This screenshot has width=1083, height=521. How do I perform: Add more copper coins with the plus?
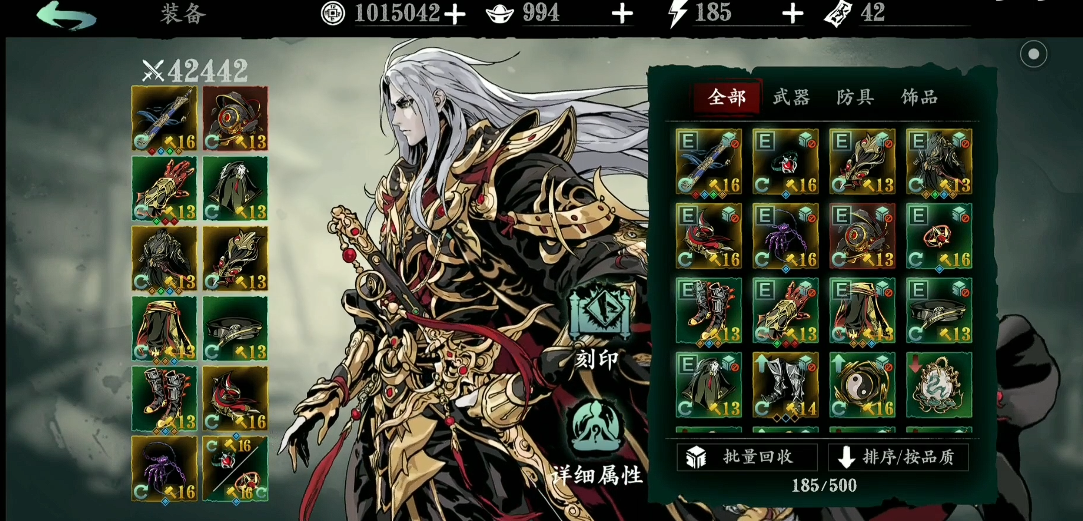click(x=455, y=13)
